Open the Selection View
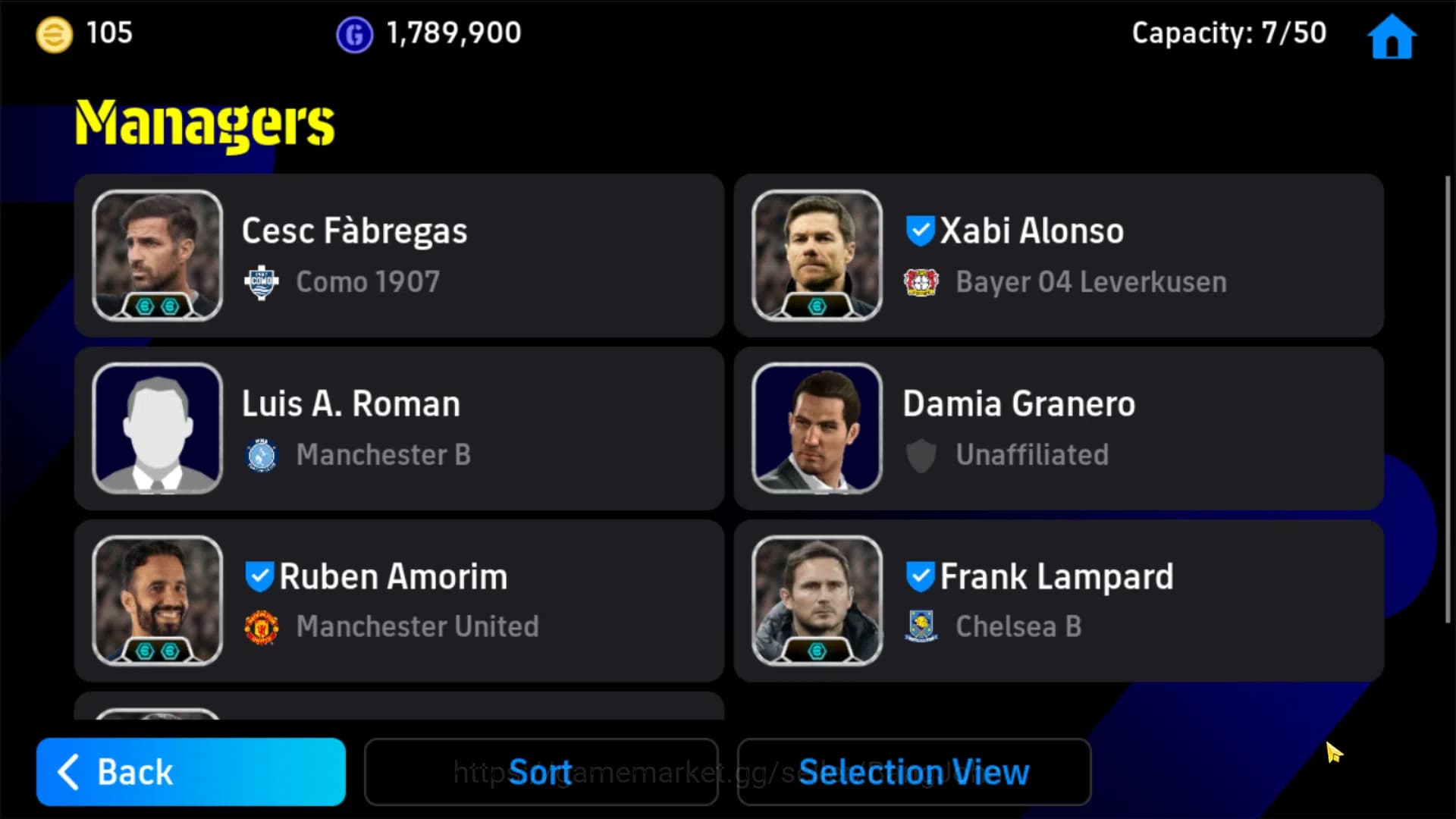The height and width of the screenshot is (819, 1456). click(x=913, y=771)
